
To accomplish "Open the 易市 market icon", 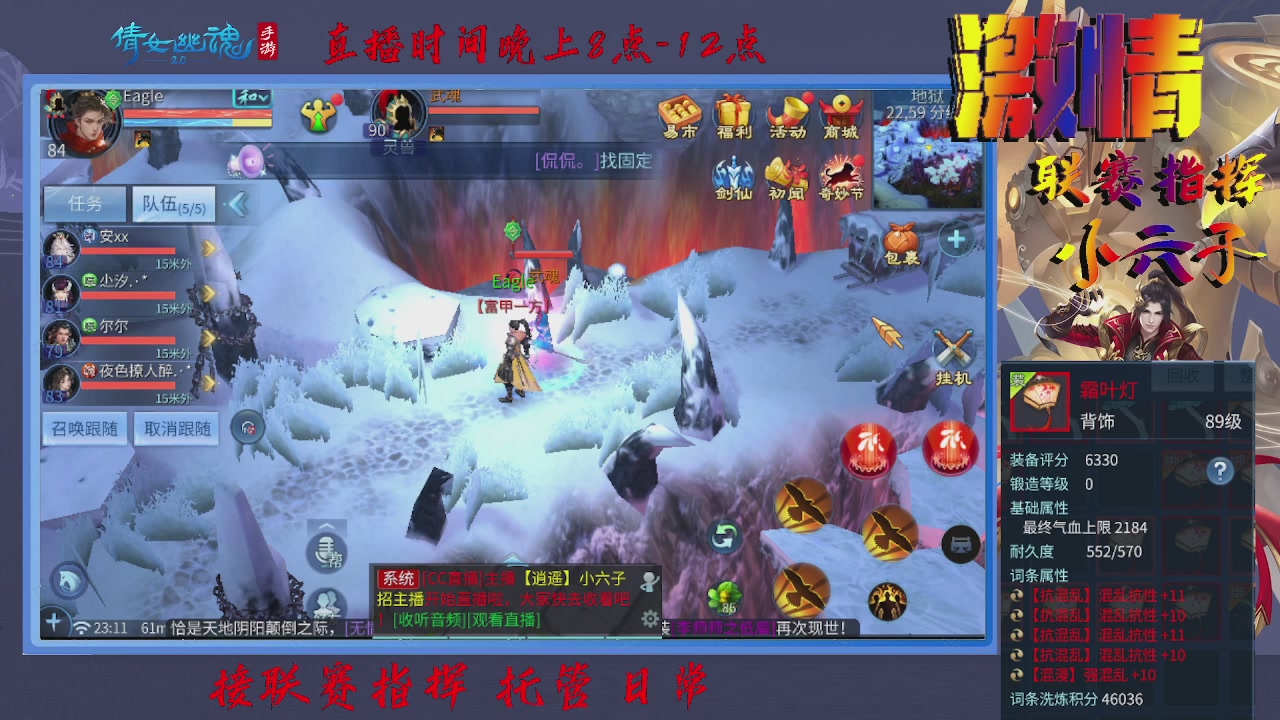I will (x=679, y=110).
